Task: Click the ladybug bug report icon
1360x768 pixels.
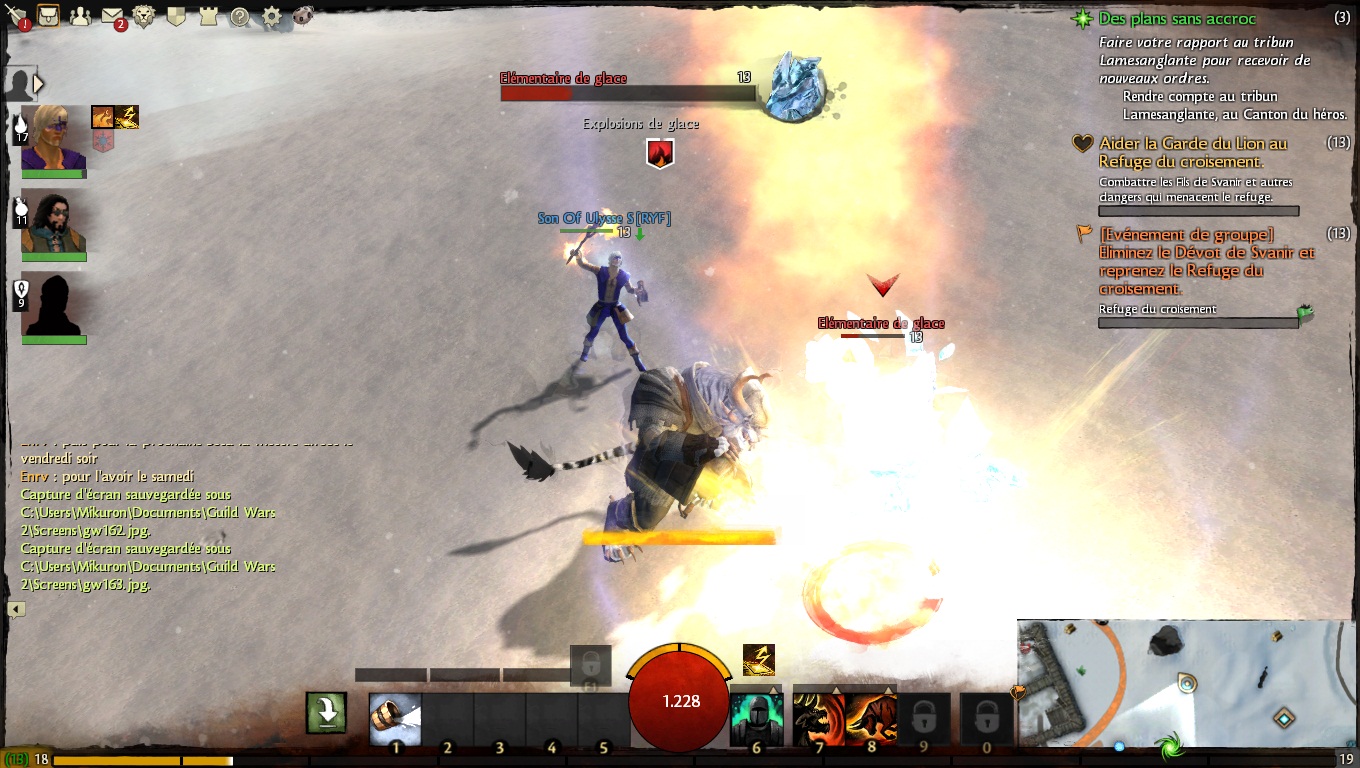Action: click(x=303, y=16)
